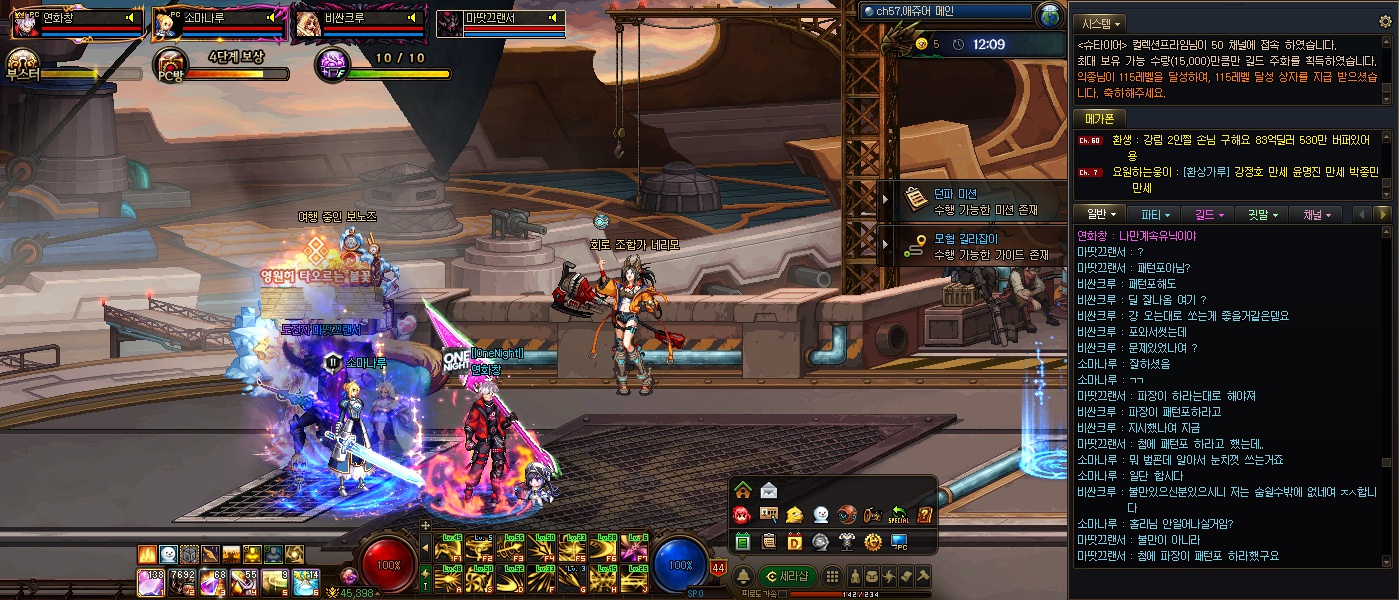Use the quick slot item with 7692 count
This screenshot has width=1399, height=600.
tap(182, 579)
